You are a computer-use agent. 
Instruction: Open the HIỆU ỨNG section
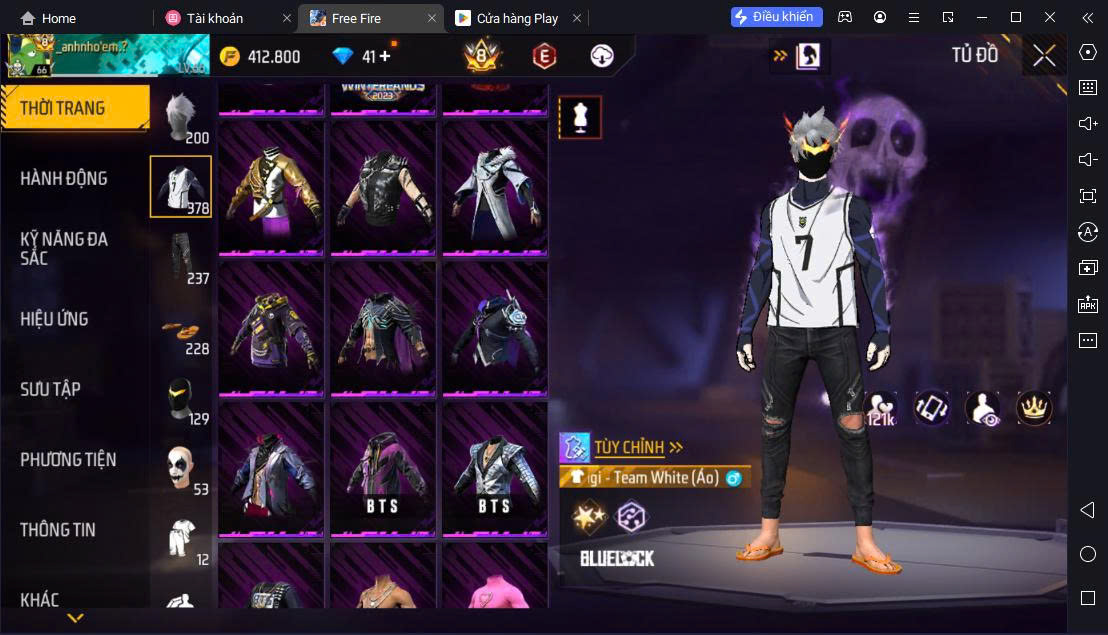pos(55,319)
